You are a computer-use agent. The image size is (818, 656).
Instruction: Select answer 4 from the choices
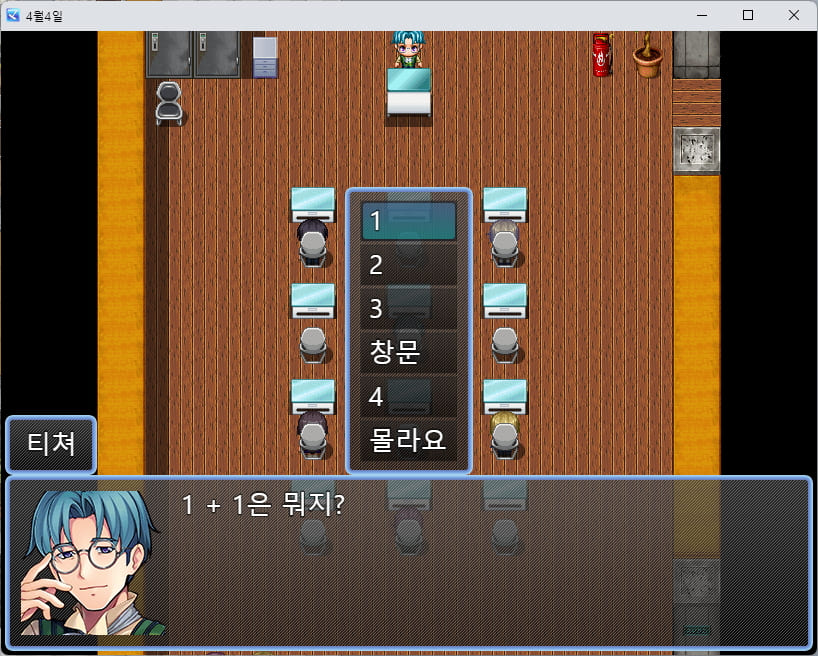408,396
